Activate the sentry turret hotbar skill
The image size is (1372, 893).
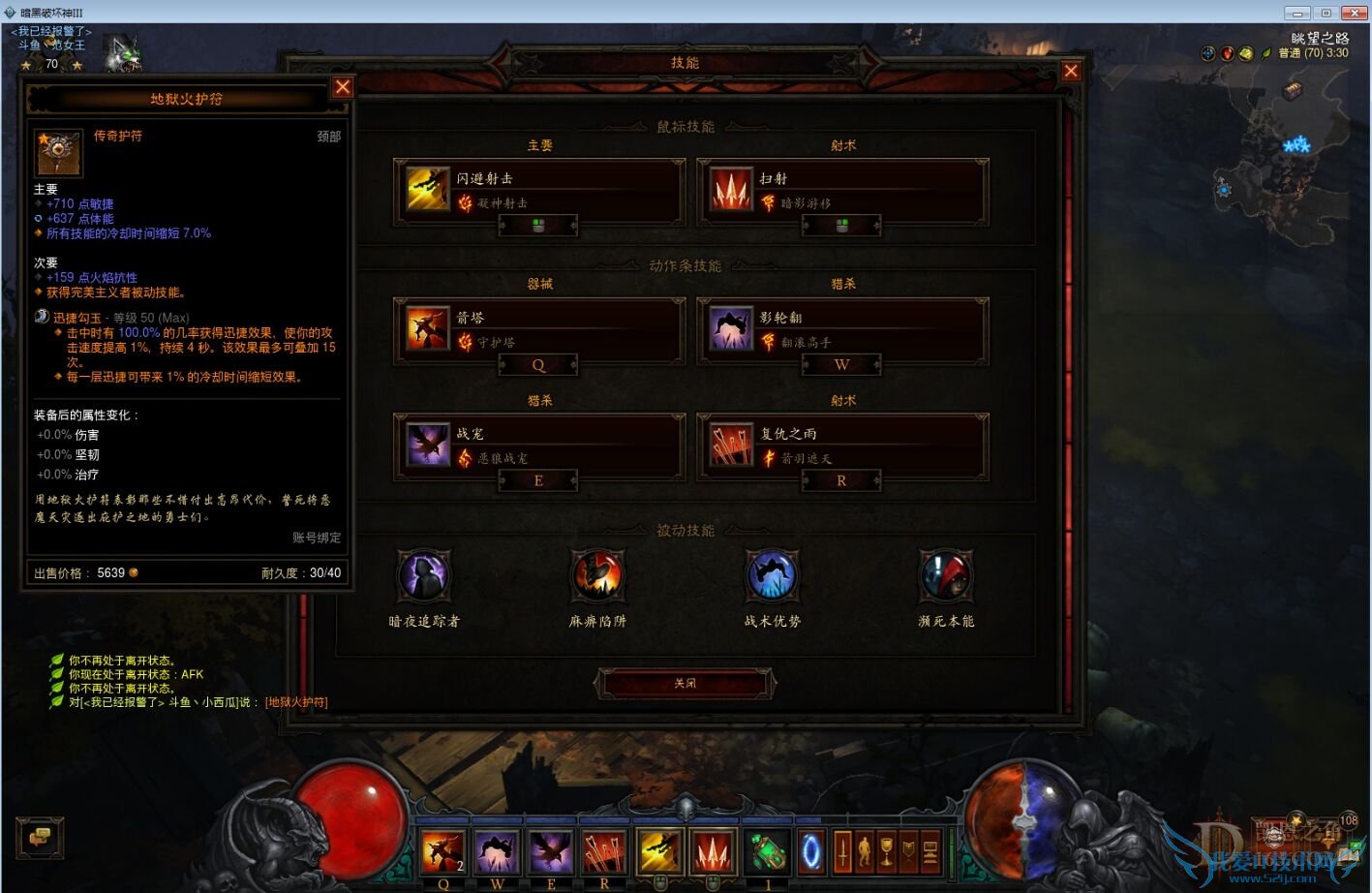[442, 852]
